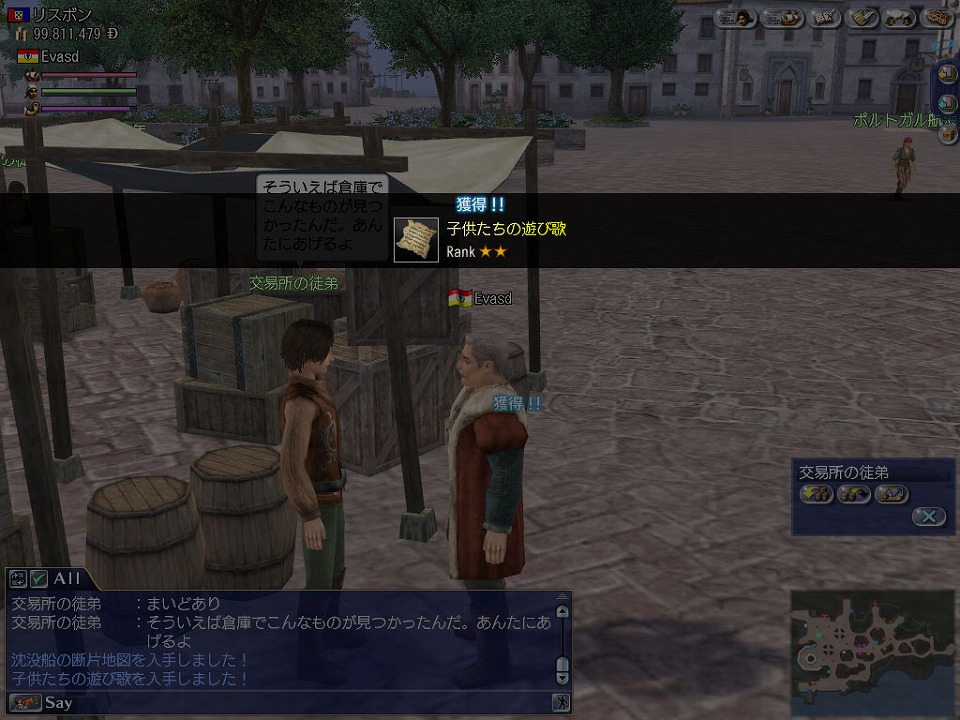Open the treasure box side button
Viewport: 960px width, 720px height.
coord(947,134)
